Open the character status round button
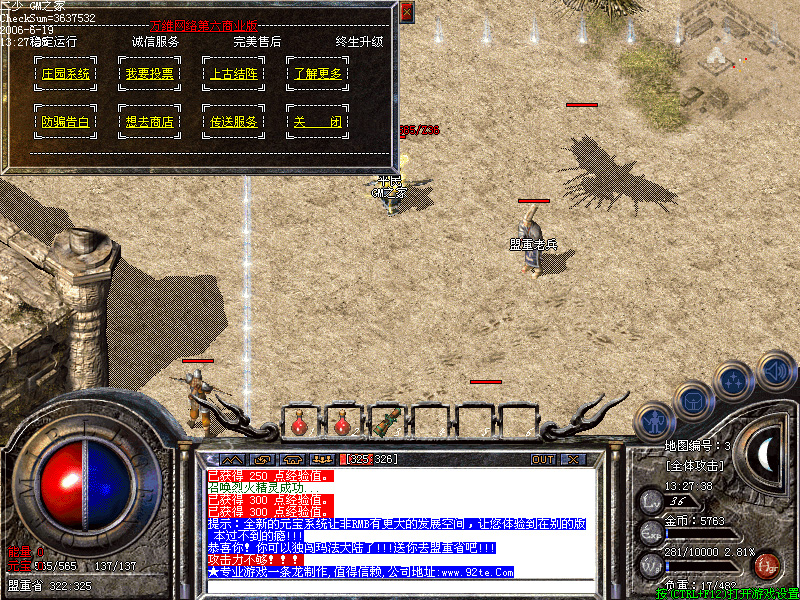 click(x=654, y=420)
